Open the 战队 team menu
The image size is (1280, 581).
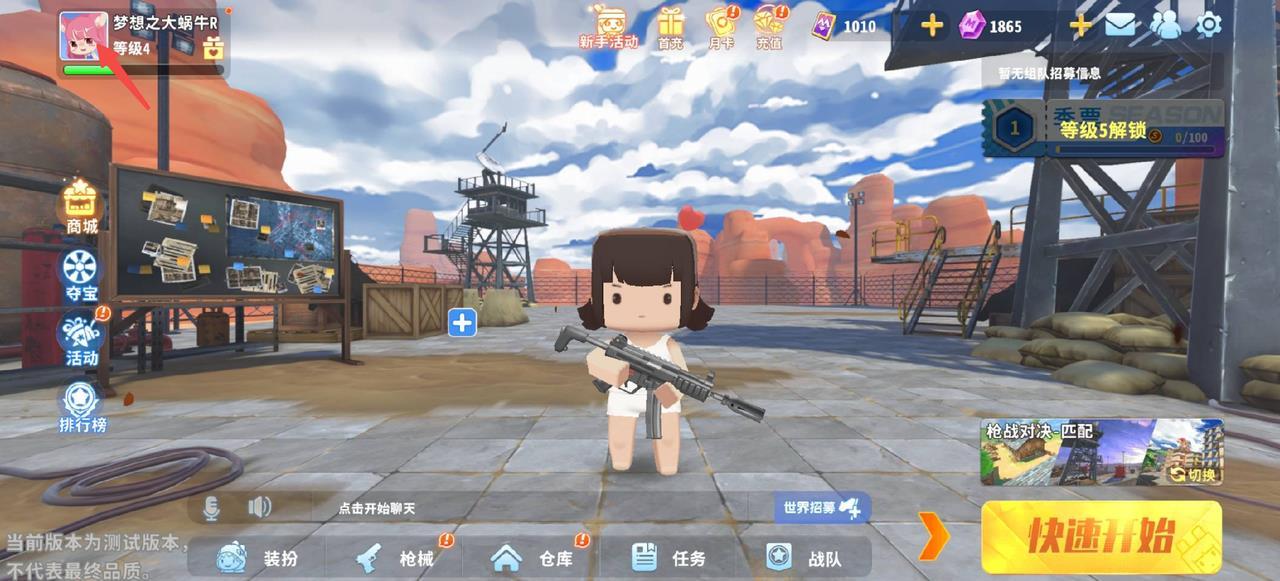coord(805,558)
